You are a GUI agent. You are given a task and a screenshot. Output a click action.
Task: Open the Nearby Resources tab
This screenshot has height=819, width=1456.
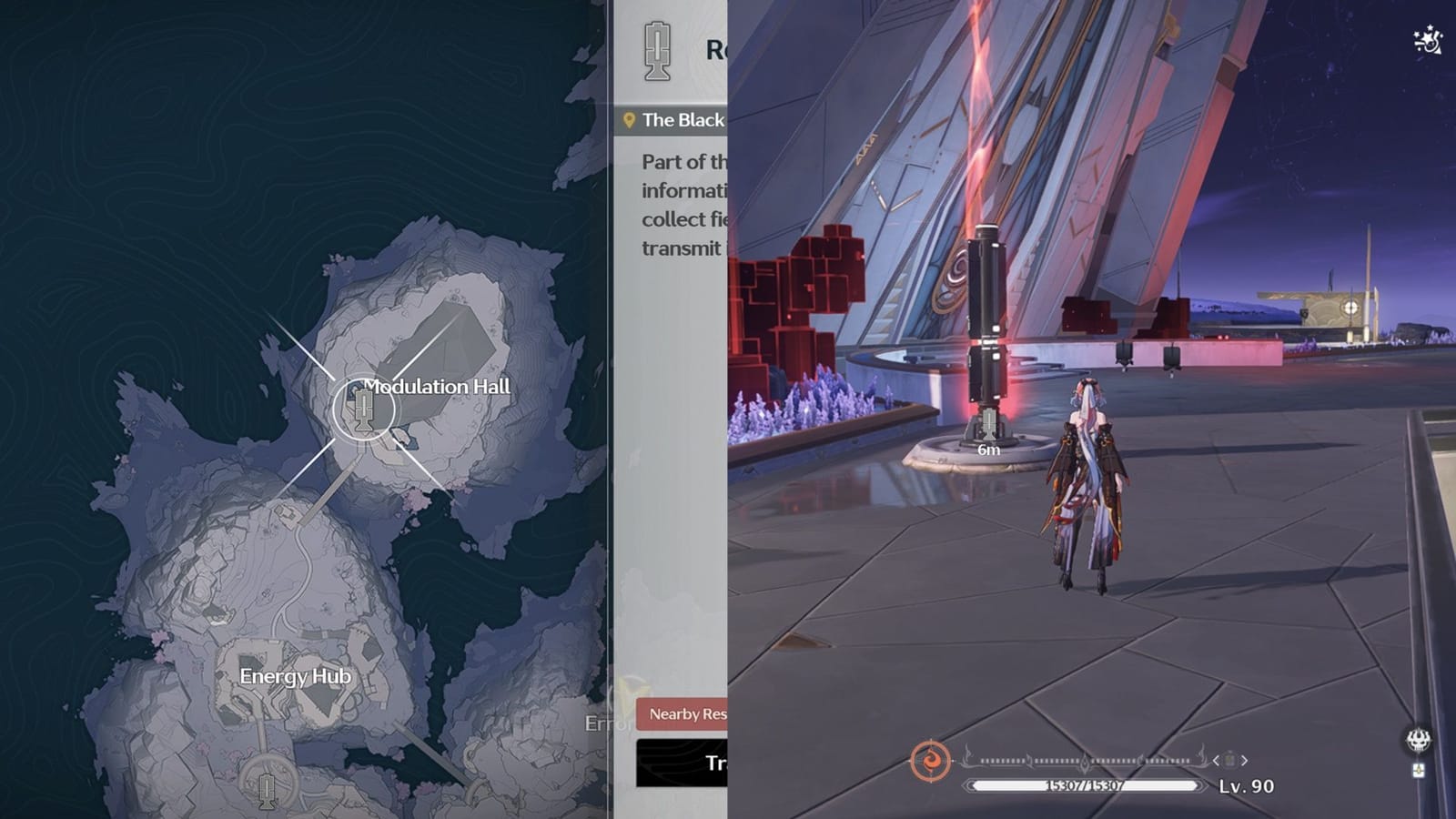click(x=685, y=716)
